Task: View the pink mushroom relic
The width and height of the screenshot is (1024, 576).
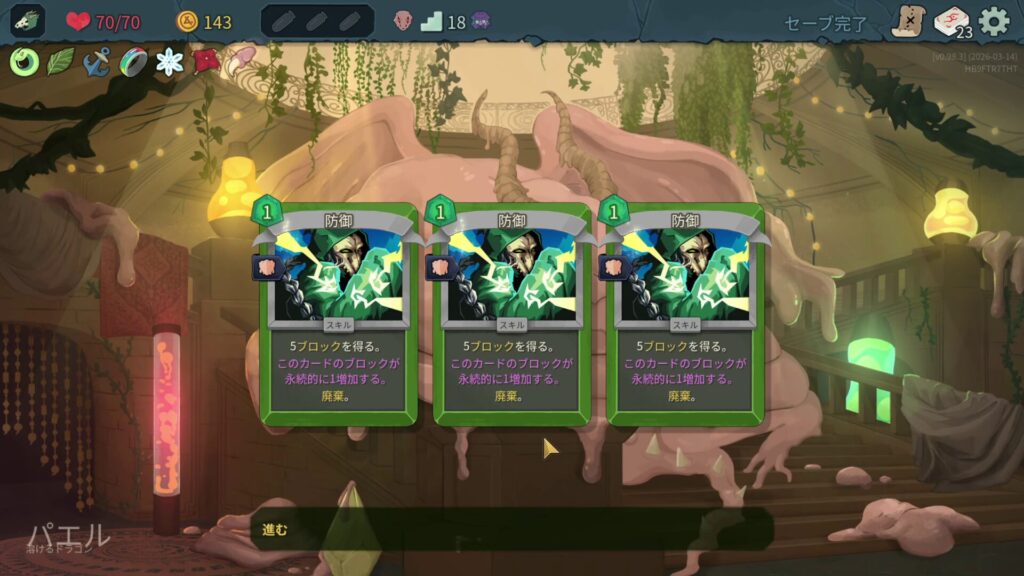Action: click(x=240, y=61)
